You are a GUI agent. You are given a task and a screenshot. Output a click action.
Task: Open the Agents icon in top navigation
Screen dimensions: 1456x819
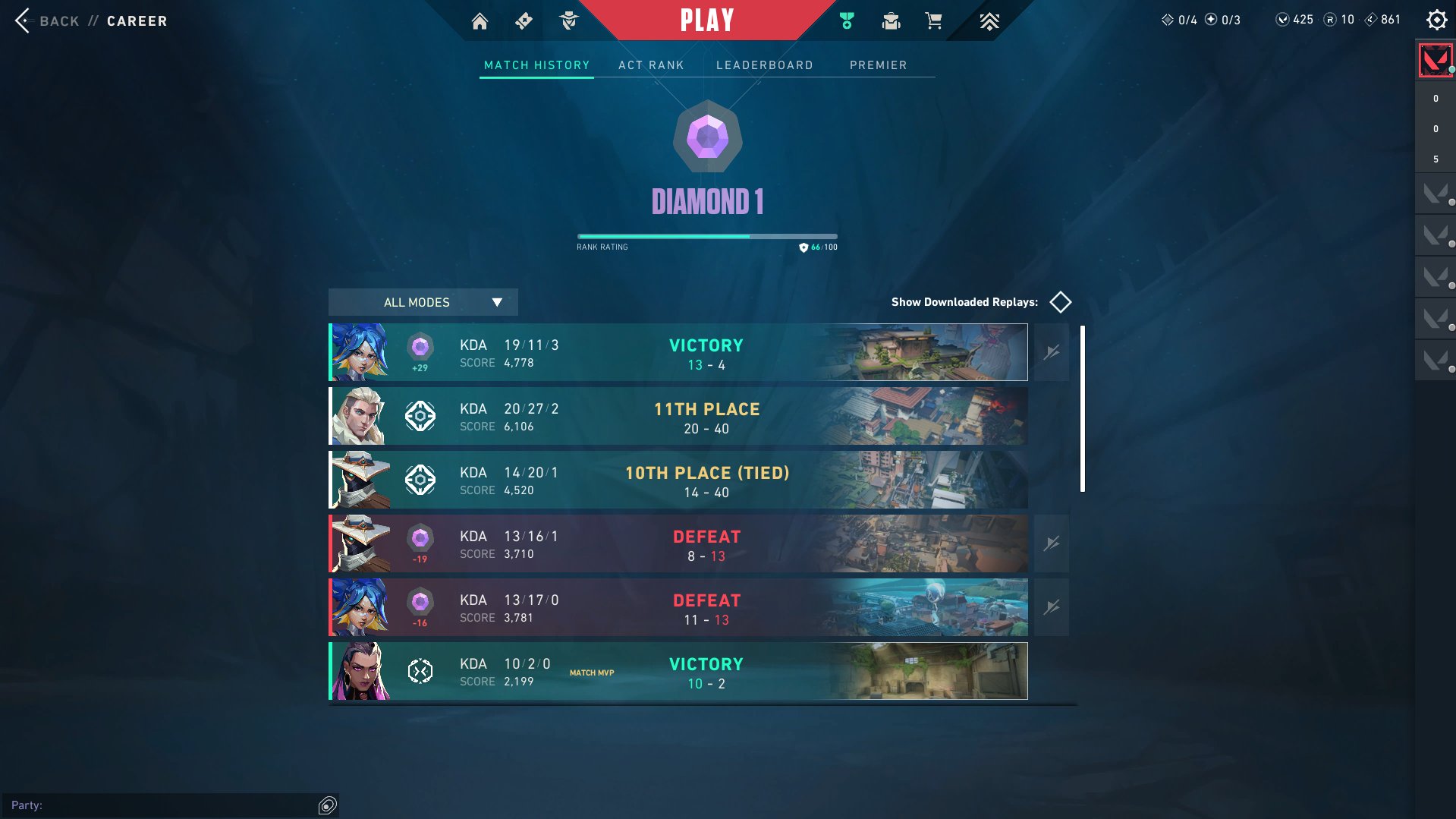570,20
